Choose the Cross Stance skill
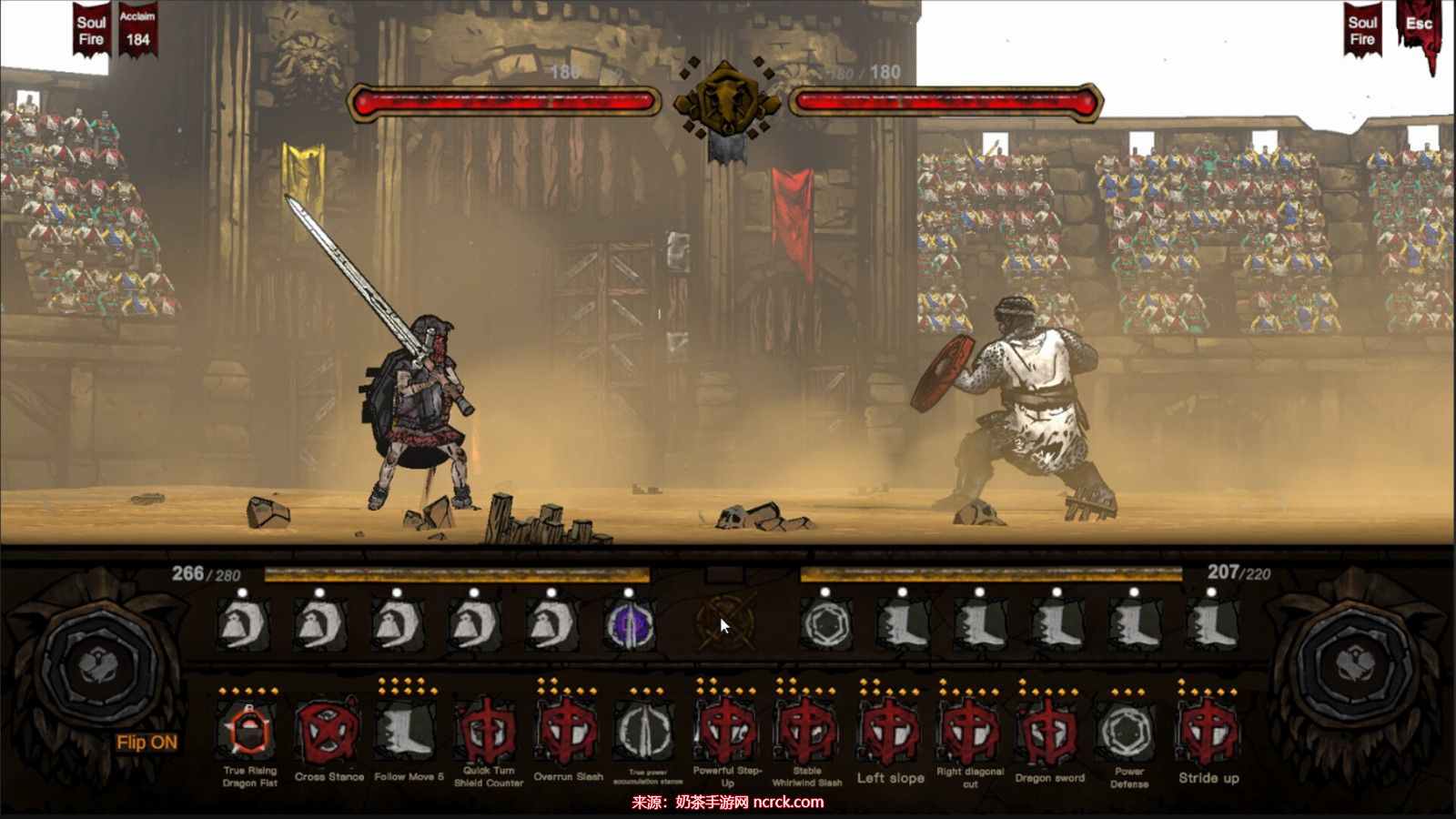 (x=329, y=733)
